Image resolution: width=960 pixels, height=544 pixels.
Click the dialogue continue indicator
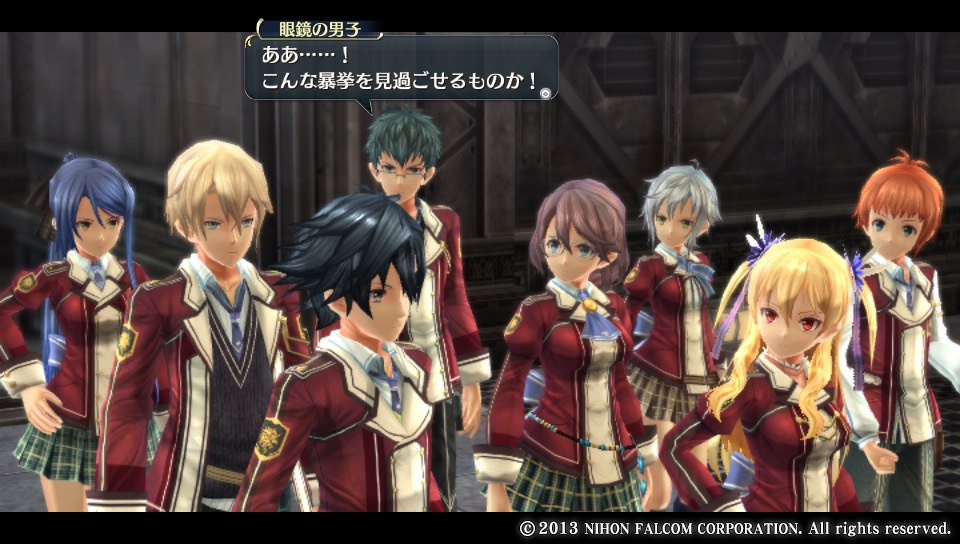545,93
